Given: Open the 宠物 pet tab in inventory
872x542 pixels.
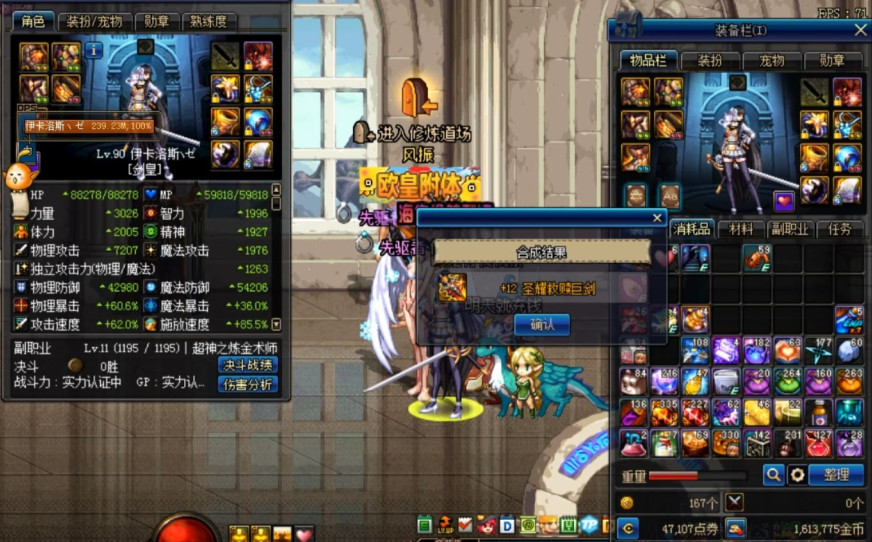Looking at the screenshot, I should pyautogui.click(x=771, y=60).
